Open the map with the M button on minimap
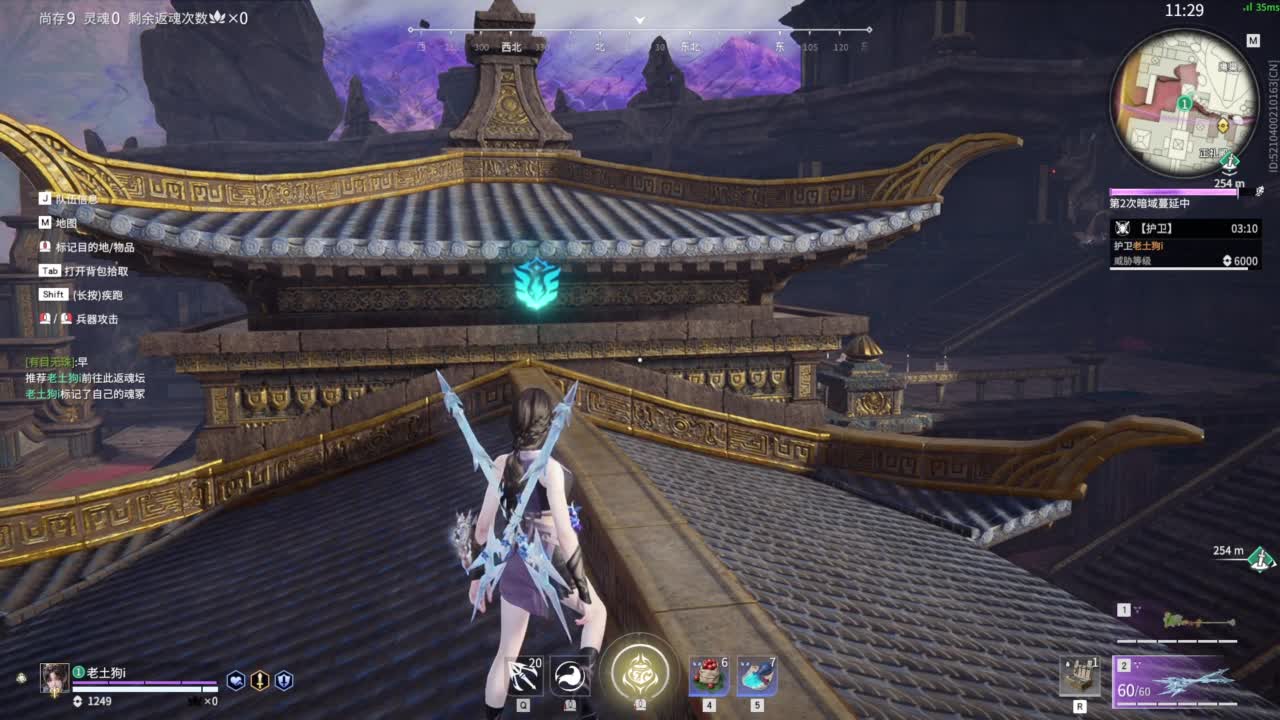Screen dimensions: 1280x720 point(1252,41)
